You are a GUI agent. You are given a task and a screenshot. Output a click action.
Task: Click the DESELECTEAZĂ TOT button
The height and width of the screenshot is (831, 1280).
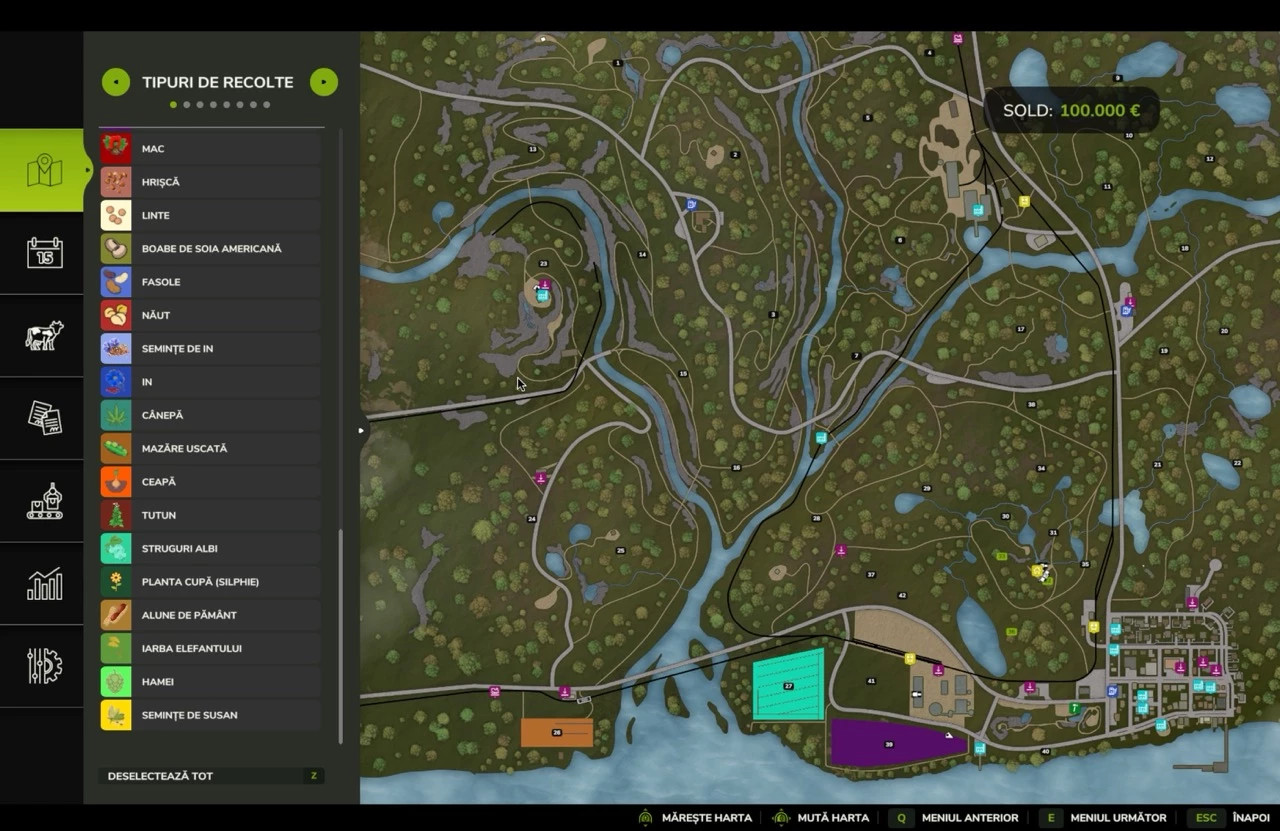point(211,776)
